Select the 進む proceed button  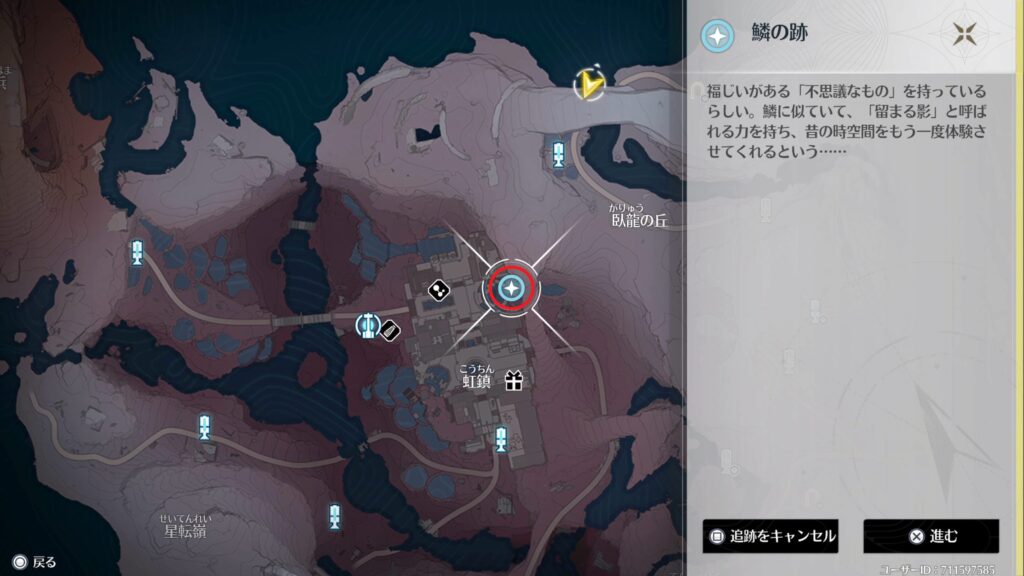931,536
